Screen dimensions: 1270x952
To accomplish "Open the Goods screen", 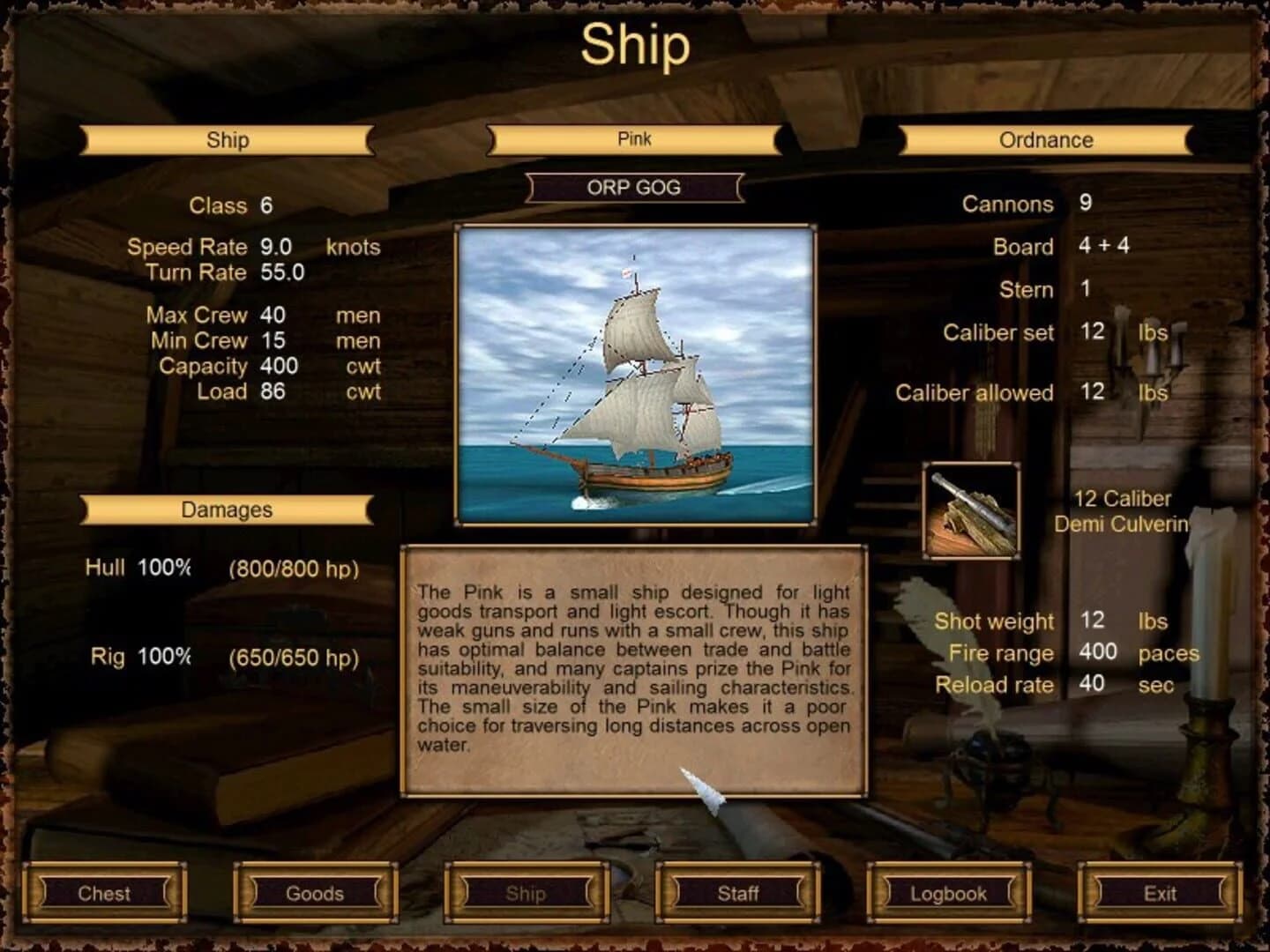I will click(316, 893).
